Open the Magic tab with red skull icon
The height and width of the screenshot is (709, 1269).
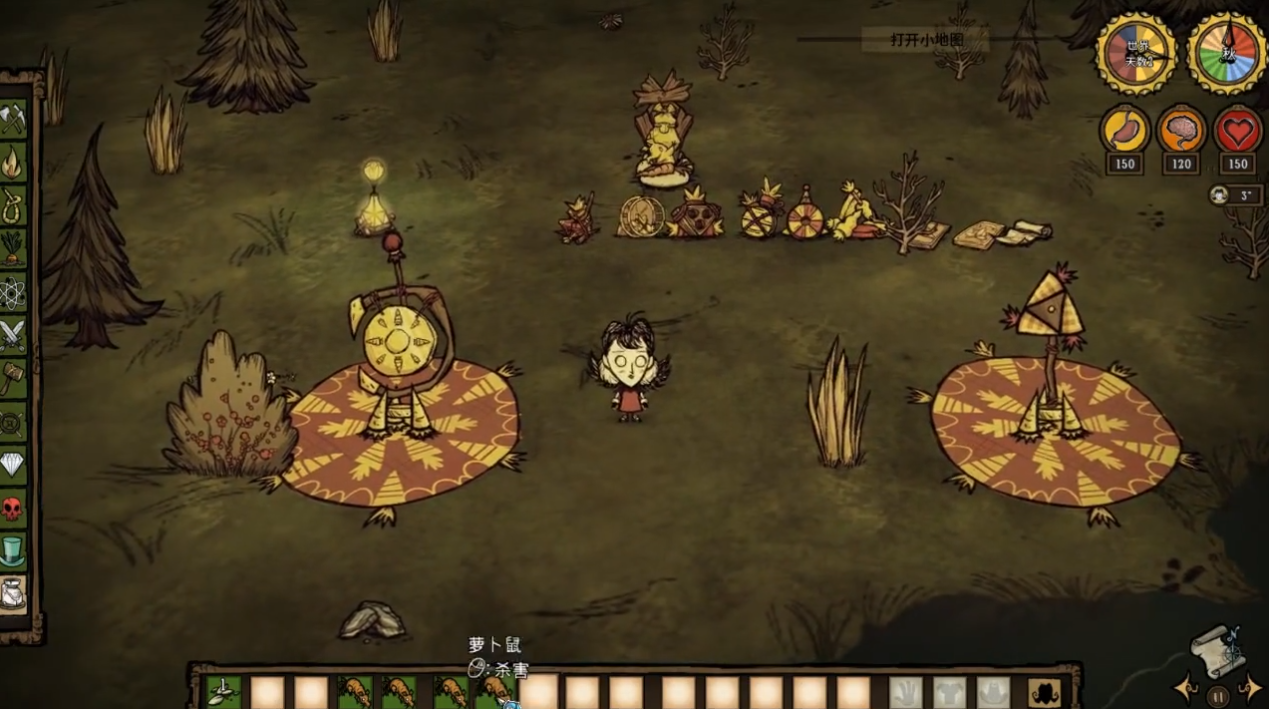click(13, 508)
